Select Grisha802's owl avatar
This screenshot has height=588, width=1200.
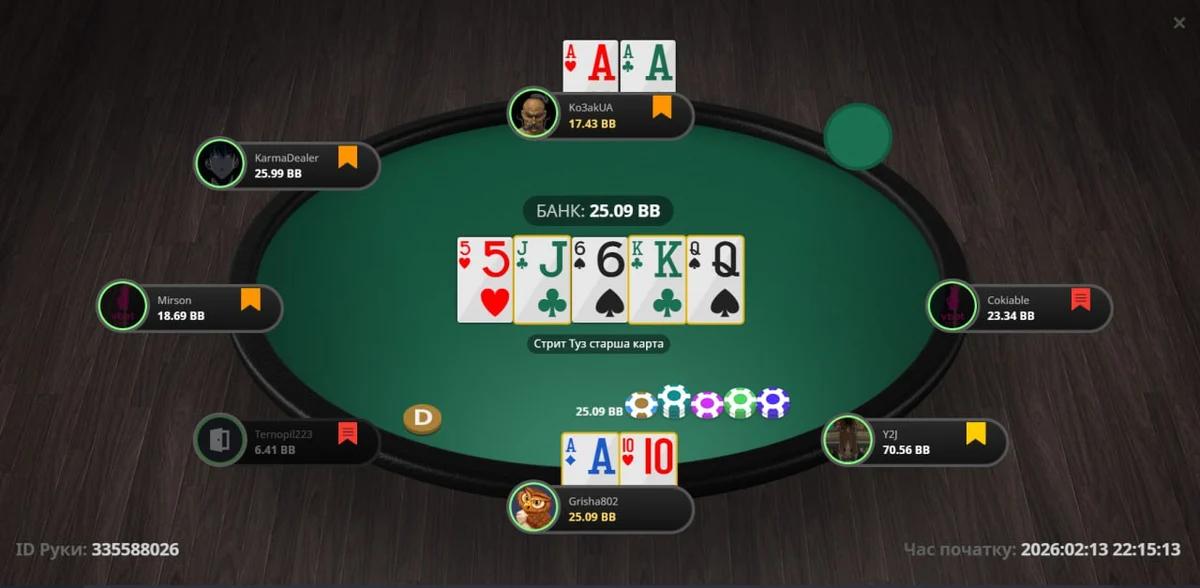click(532, 508)
